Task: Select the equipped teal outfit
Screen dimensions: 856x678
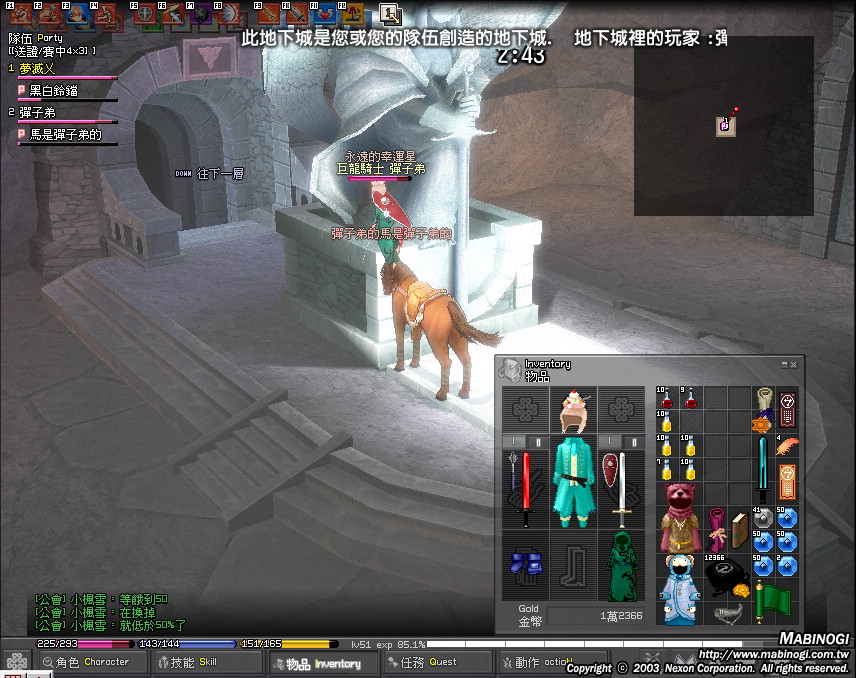Action: 574,480
